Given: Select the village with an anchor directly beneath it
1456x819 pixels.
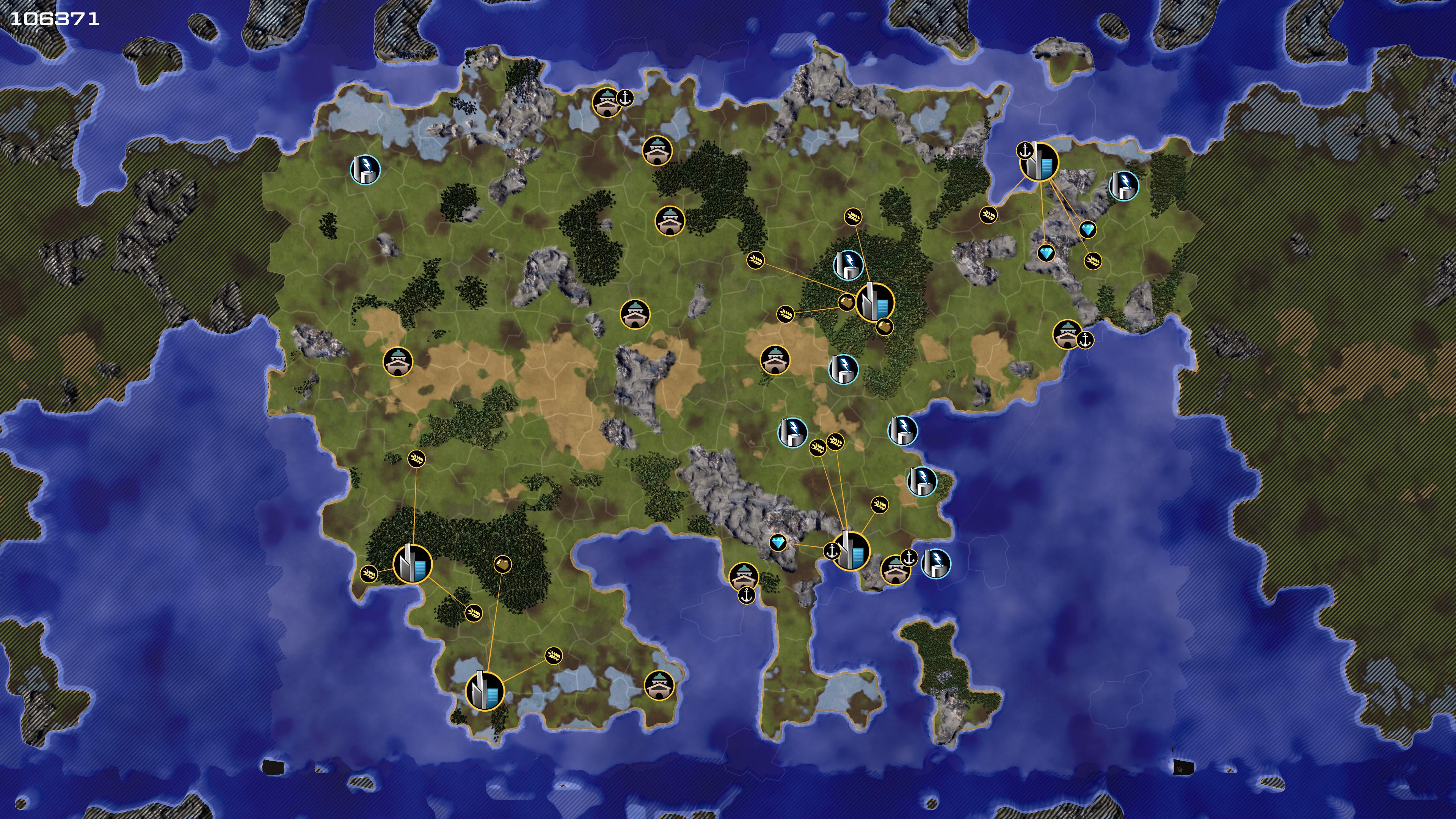Looking at the screenshot, I should [743, 576].
